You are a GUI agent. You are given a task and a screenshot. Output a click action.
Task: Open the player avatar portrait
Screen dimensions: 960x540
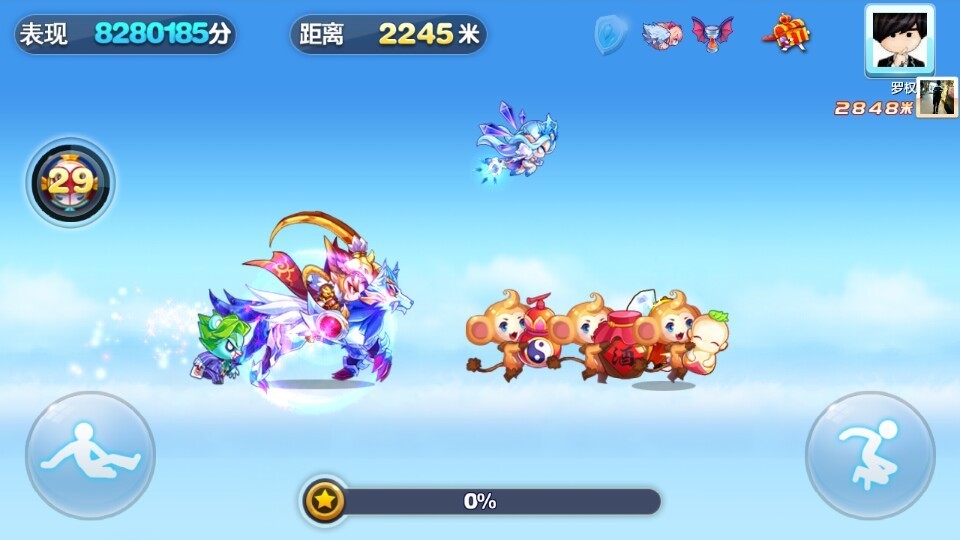tap(899, 40)
